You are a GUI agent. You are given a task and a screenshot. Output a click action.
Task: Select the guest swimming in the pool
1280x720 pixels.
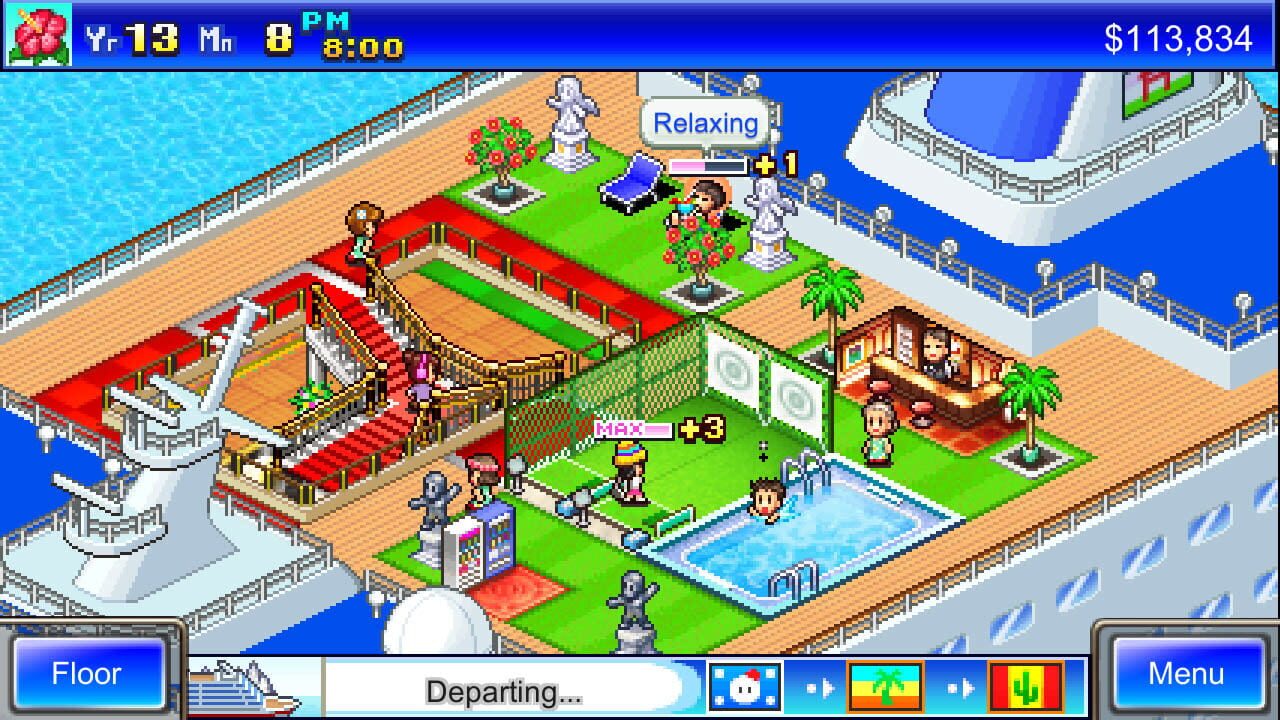(768, 500)
